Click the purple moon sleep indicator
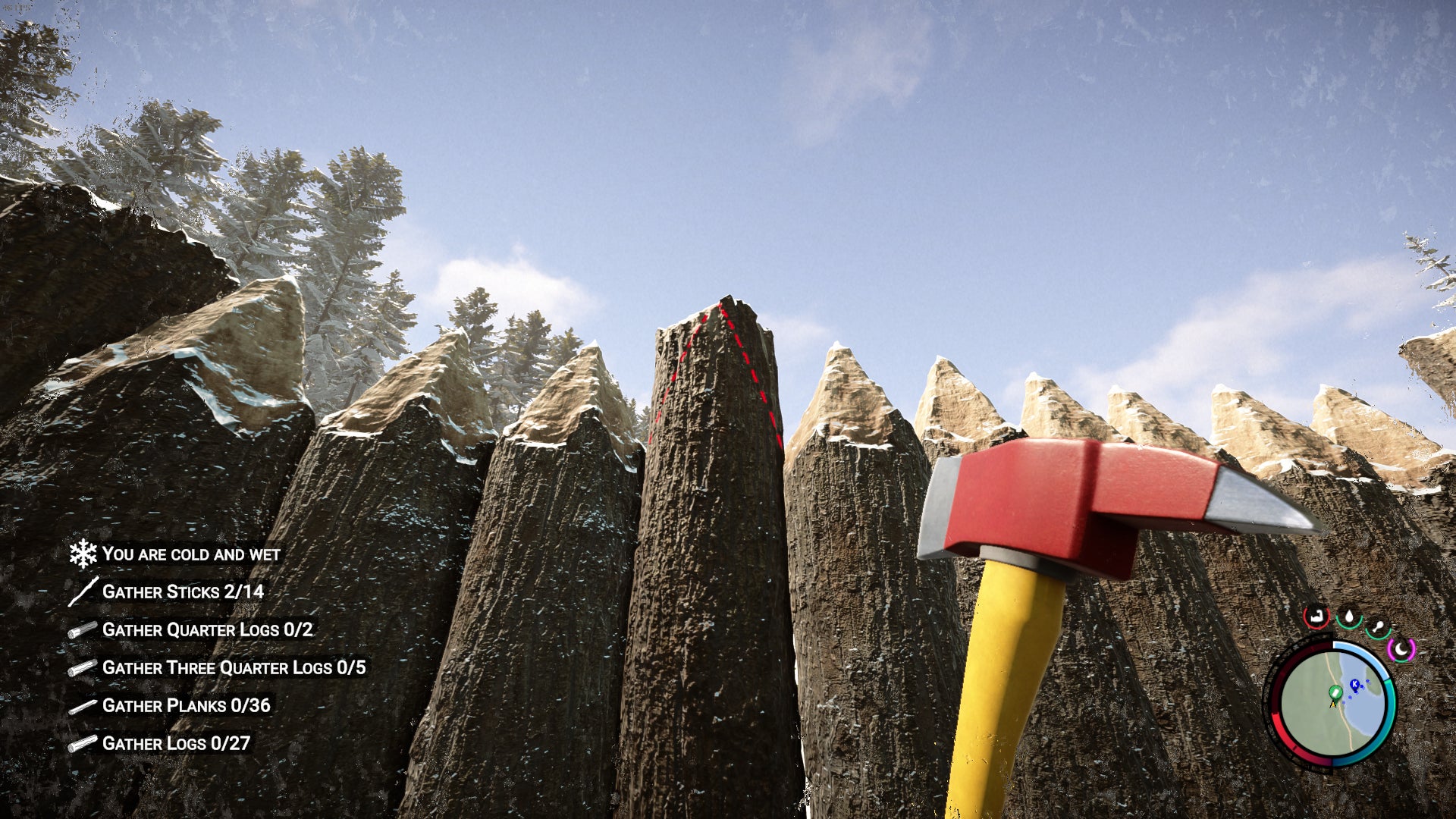 point(1401,648)
